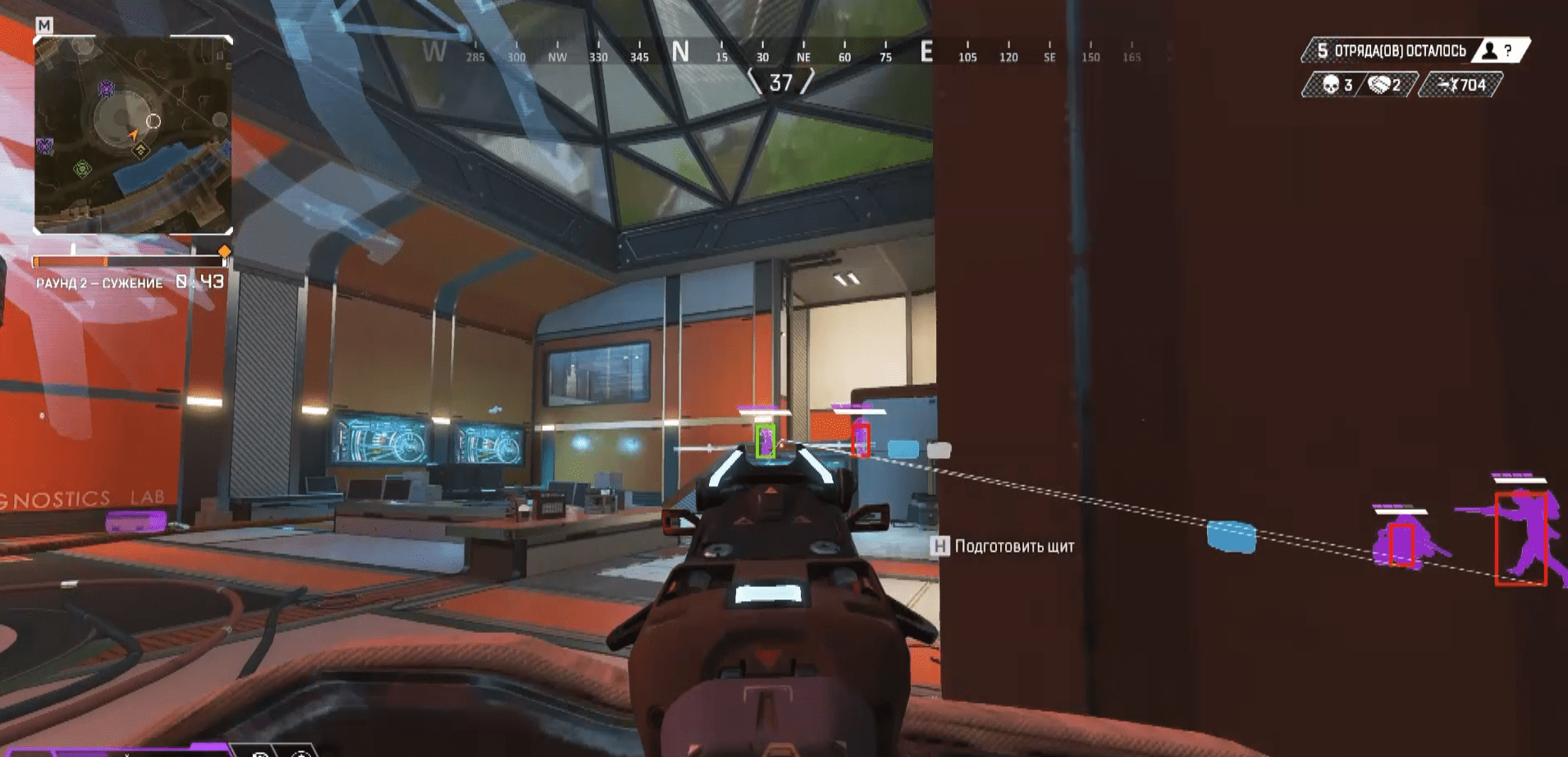The height and width of the screenshot is (757, 1568).
Task: Click the 5 ОТРЯДА(ОВ) ОСТАЛОСЬ counter
Action: pos(1392,49)
